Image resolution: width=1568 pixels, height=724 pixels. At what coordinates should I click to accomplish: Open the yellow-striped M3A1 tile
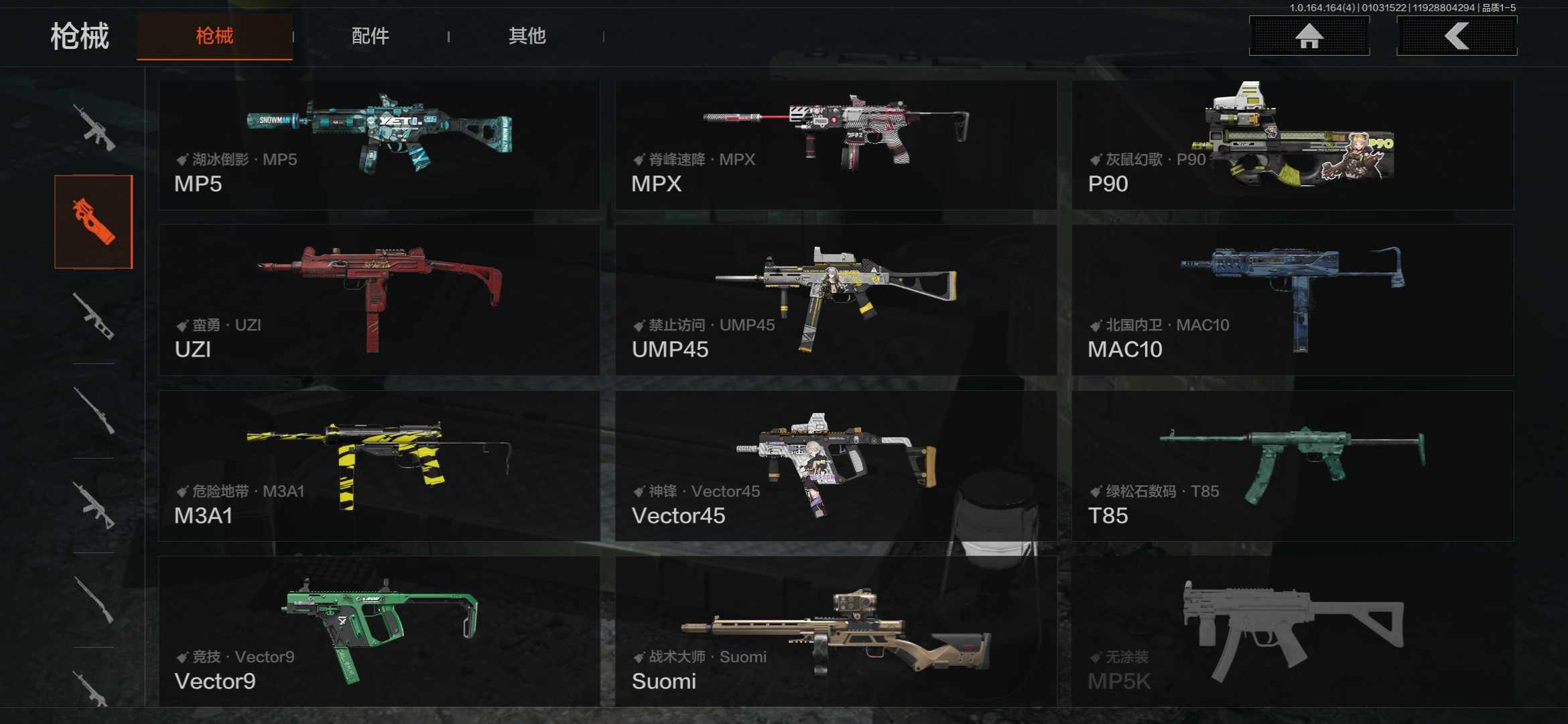click(x=379, y=466)
